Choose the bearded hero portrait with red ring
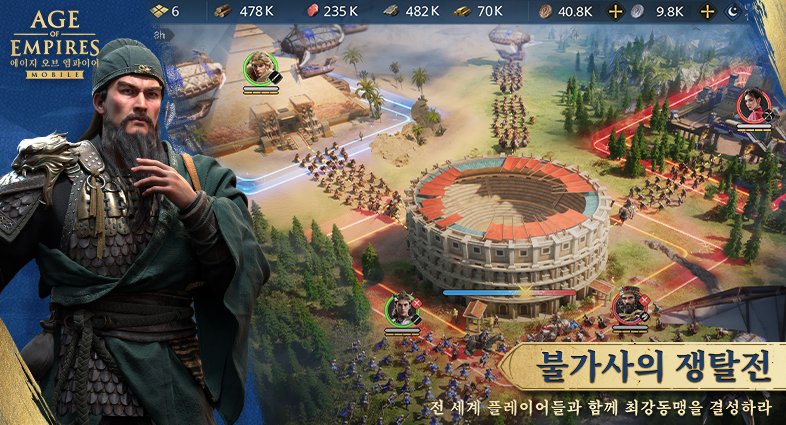 click(629, 304)
